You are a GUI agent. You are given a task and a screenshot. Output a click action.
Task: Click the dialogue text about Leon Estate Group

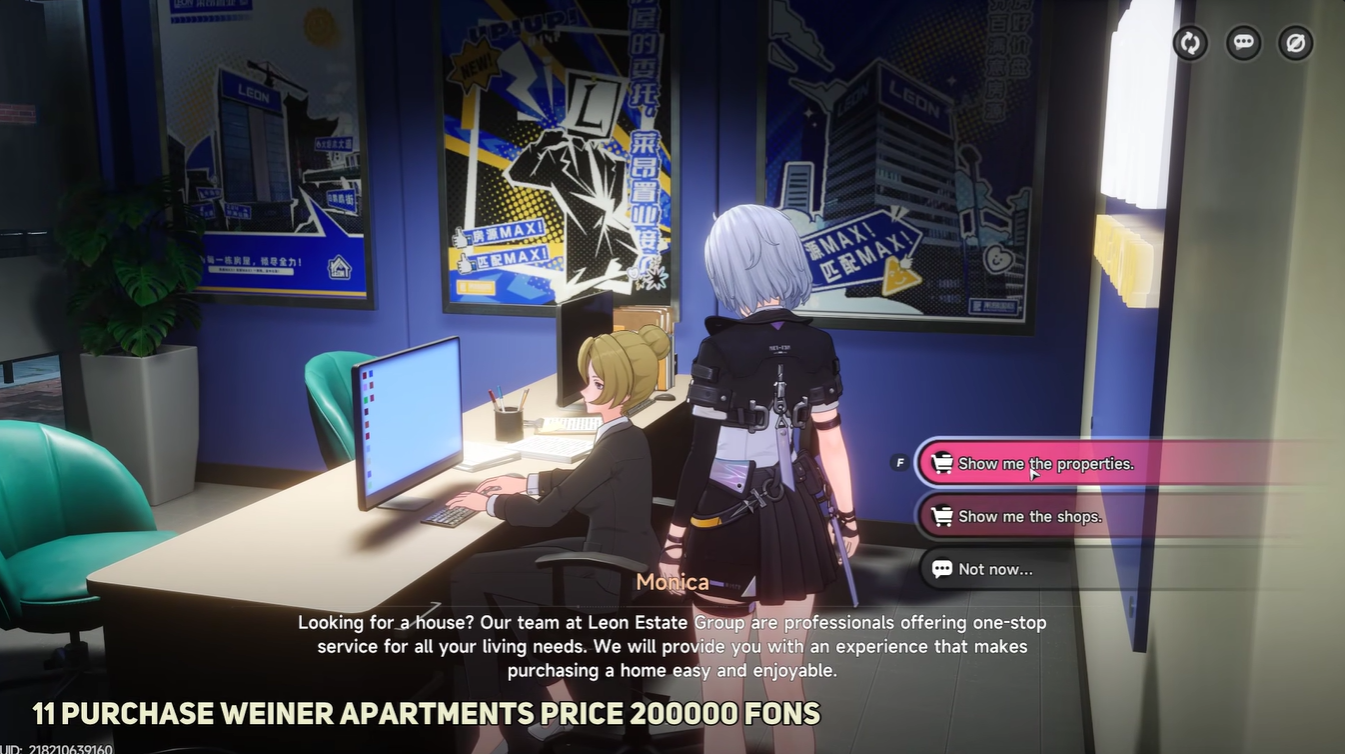[x=671, y=646]
